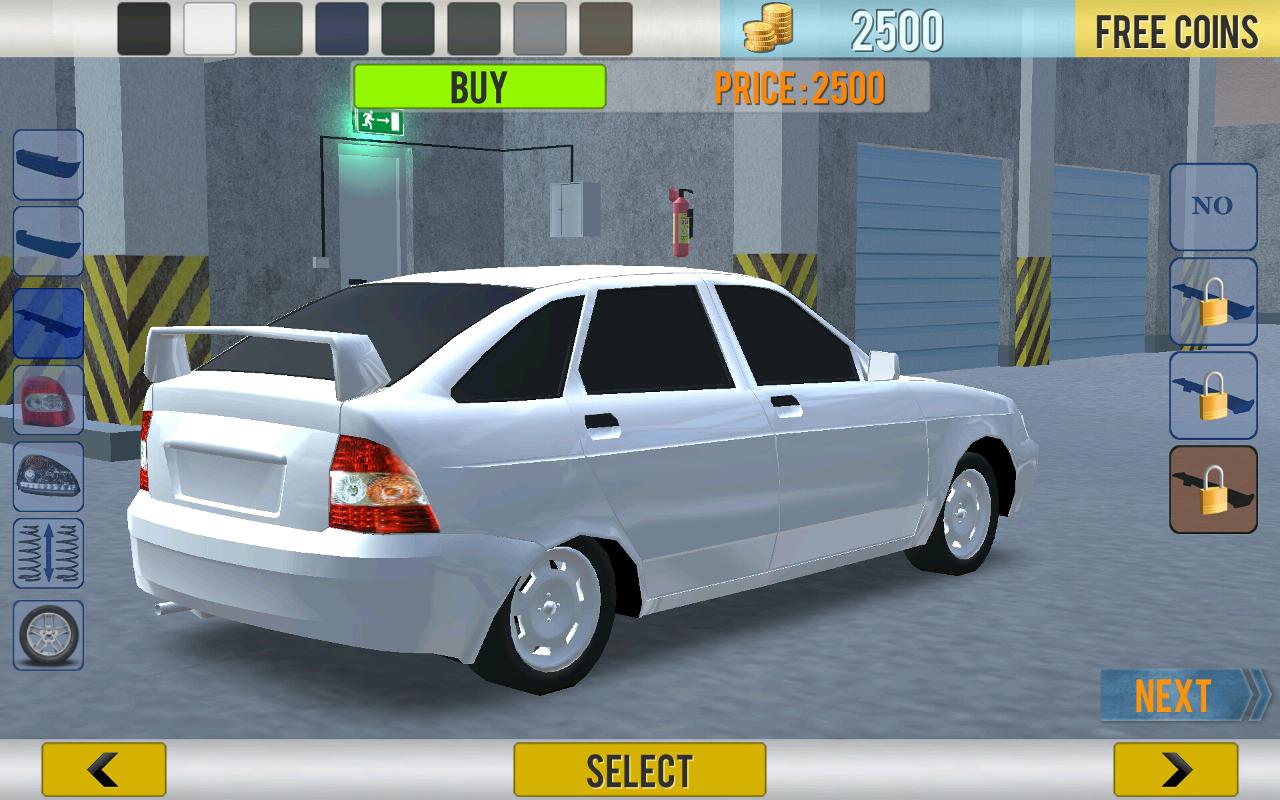Open the headlights customization icon

46,477
